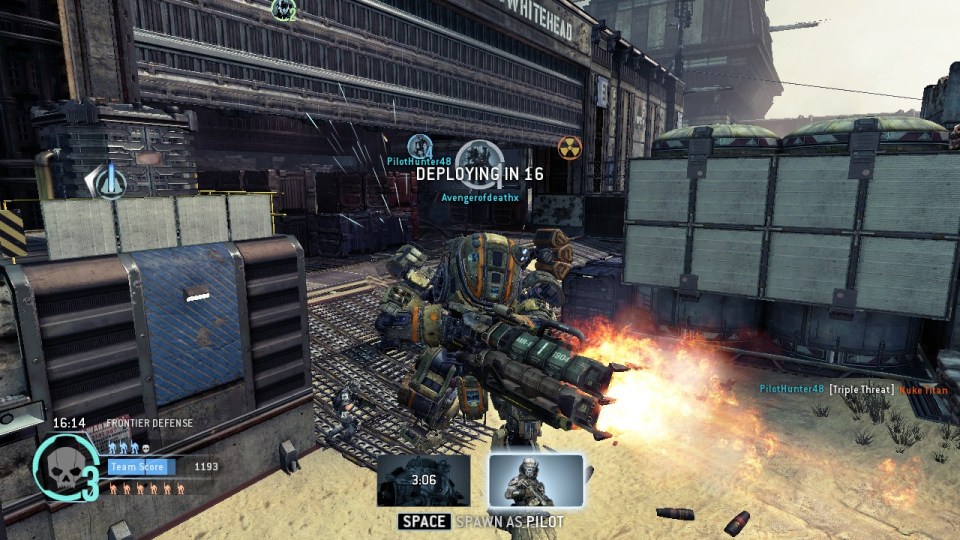Select PilotHunter48's teammate marker icon
Viewport: 960px width, 540px height.
(420, 146)
